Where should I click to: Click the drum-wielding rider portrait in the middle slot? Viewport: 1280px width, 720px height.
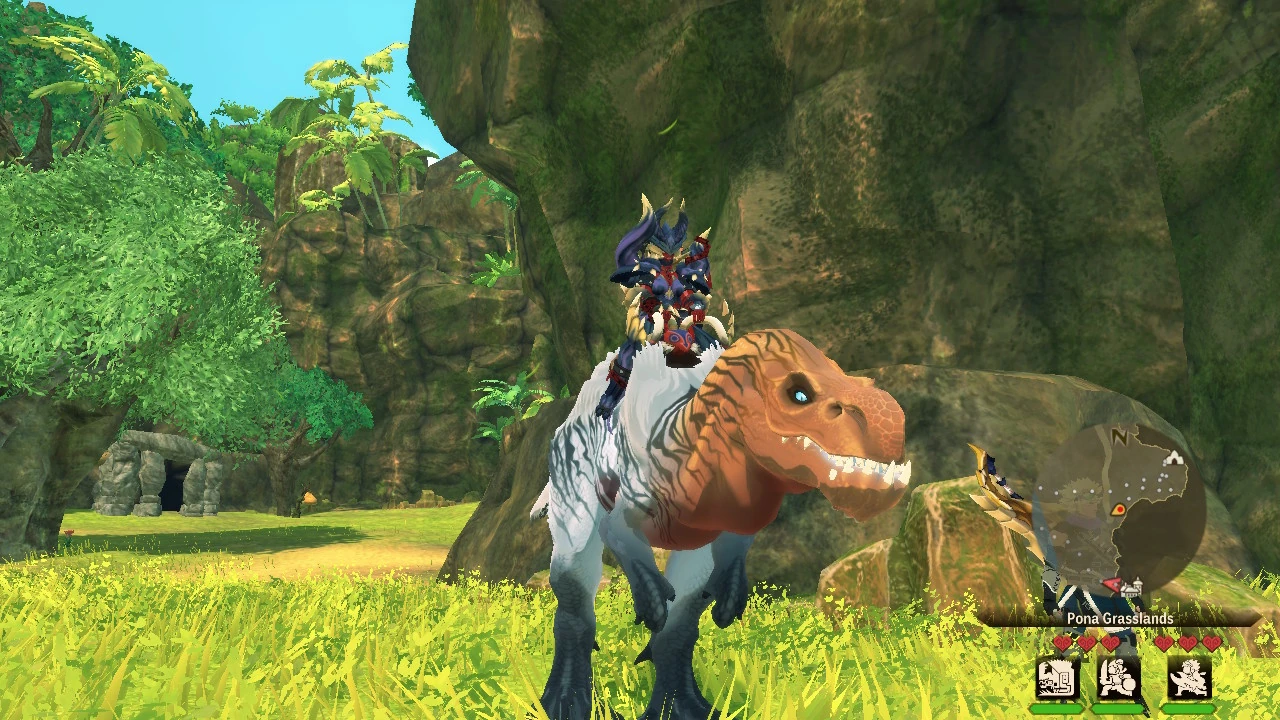[1117, 678]
